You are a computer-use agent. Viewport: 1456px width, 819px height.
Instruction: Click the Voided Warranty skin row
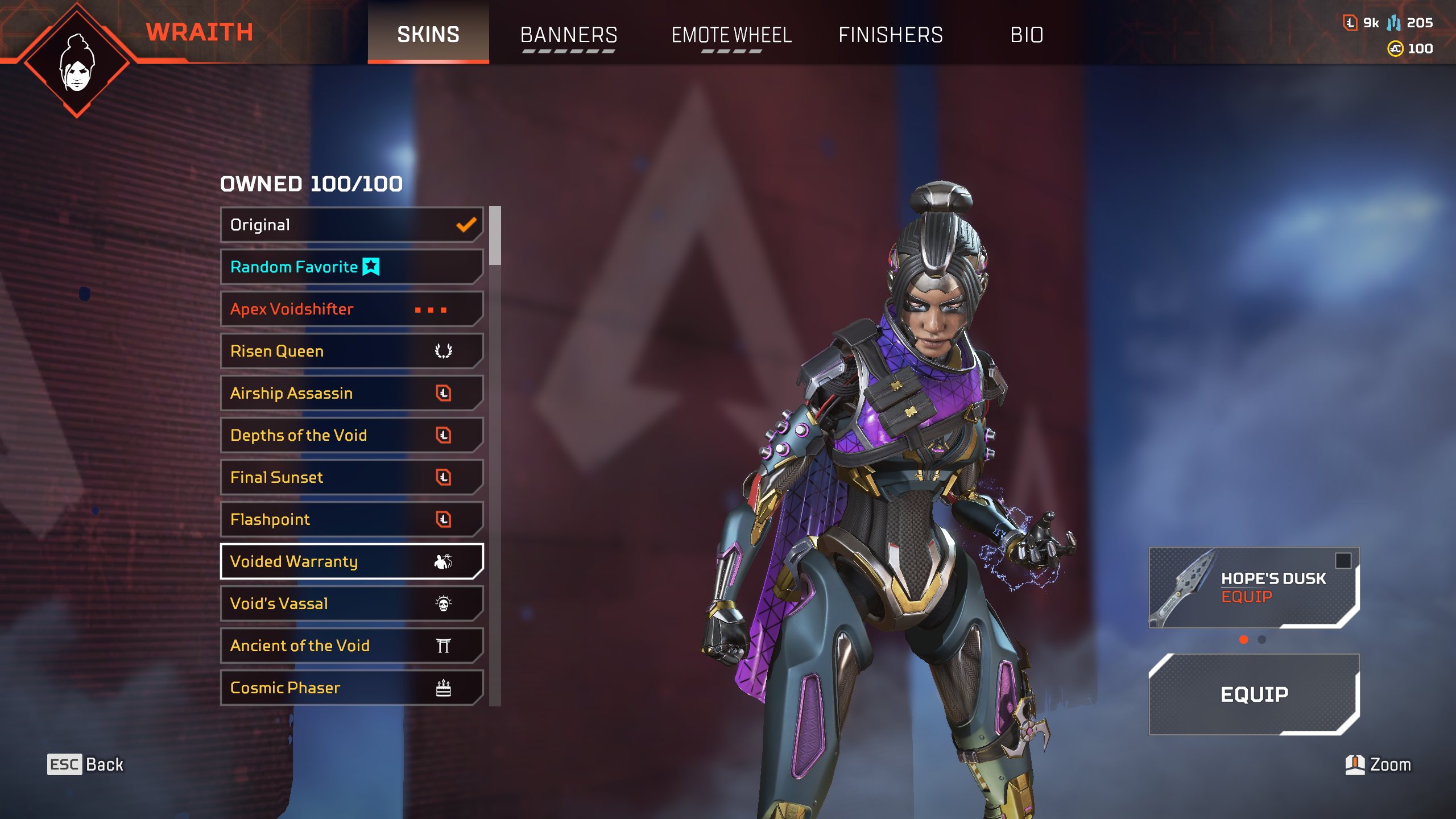(351, 562)
